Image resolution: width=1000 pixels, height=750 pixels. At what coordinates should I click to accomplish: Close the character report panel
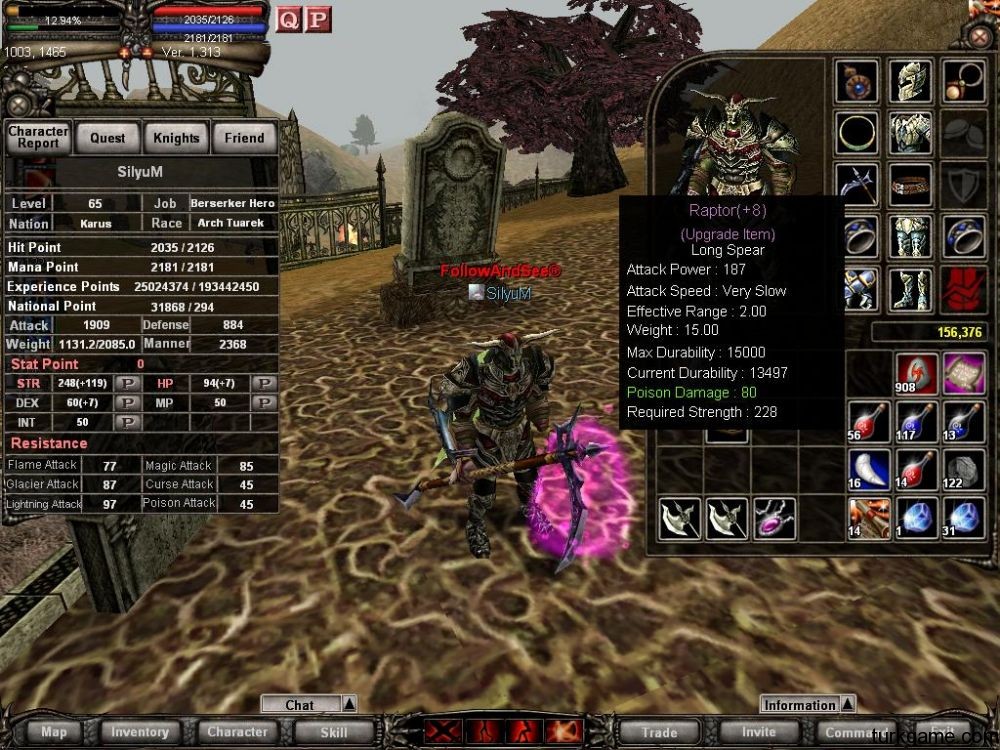(17, 104)
